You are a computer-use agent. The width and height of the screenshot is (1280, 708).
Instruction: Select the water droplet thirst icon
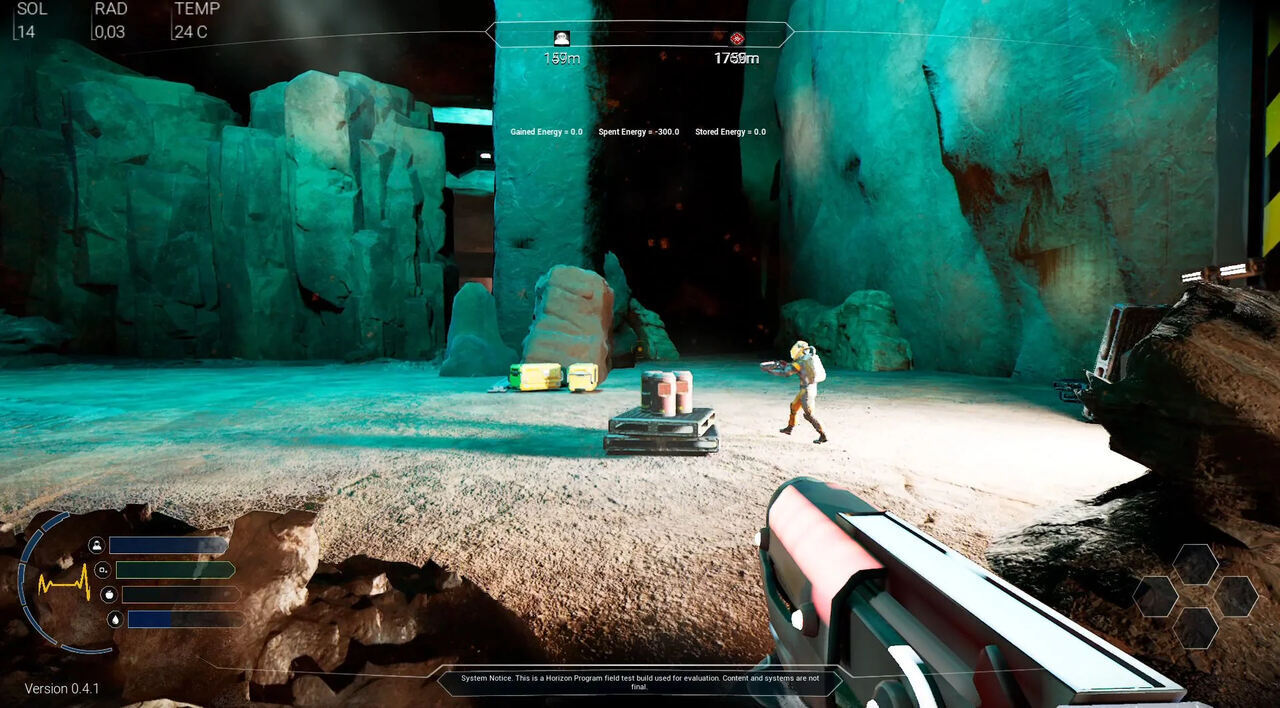(115, 619)
